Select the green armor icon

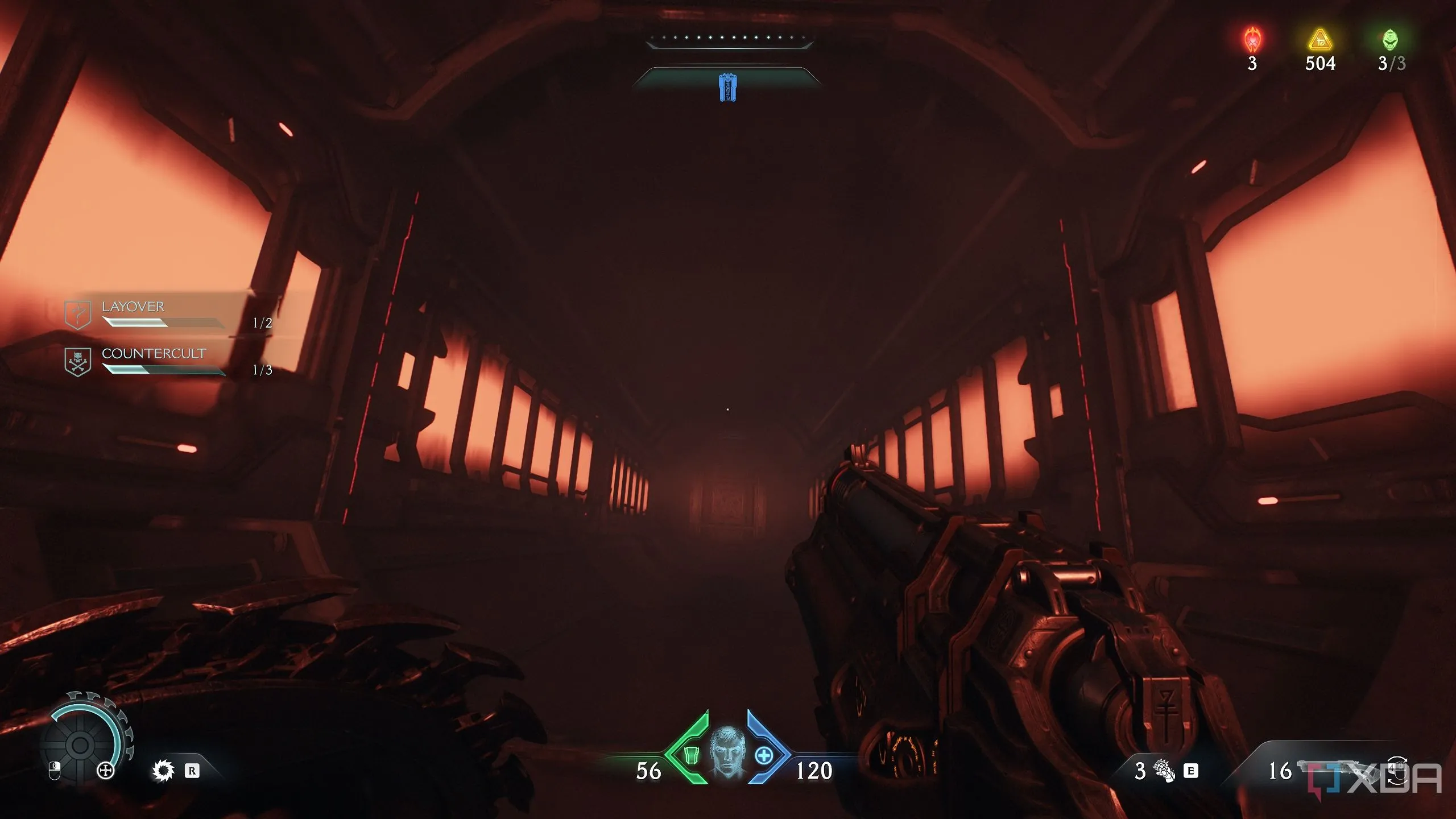[x=690, y=755]
